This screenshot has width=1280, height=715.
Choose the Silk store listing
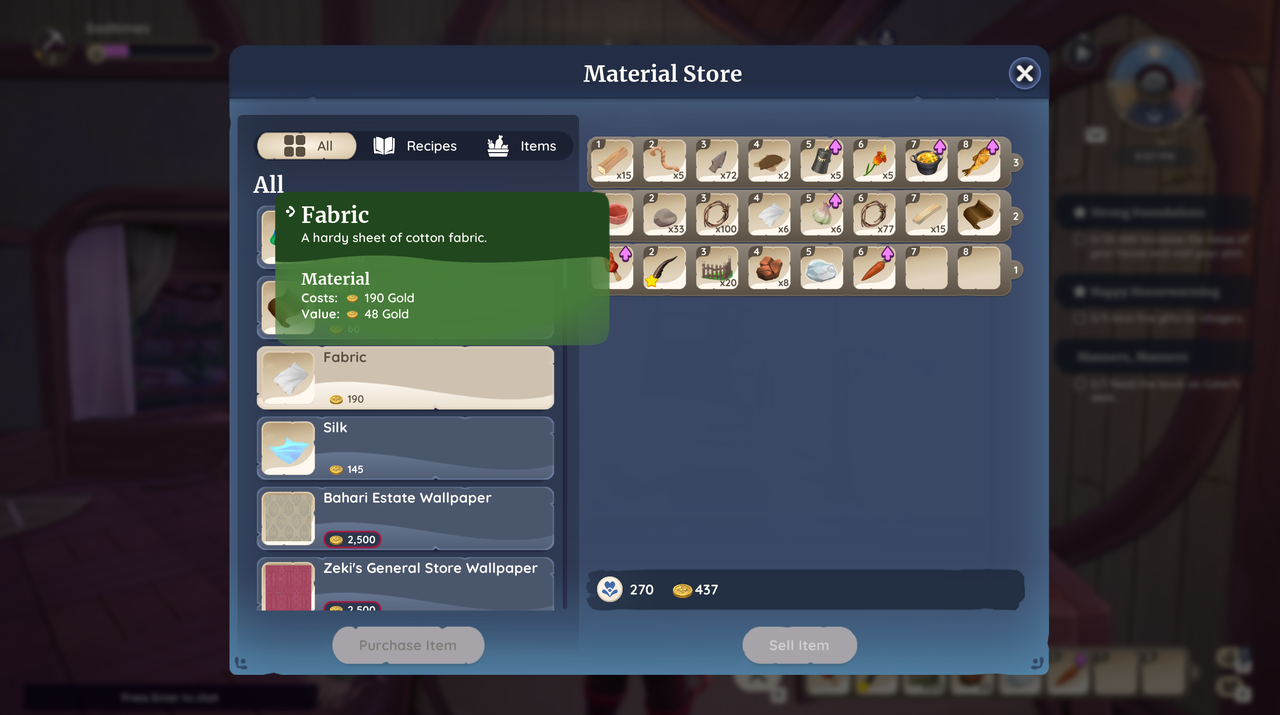coord(405,447)
